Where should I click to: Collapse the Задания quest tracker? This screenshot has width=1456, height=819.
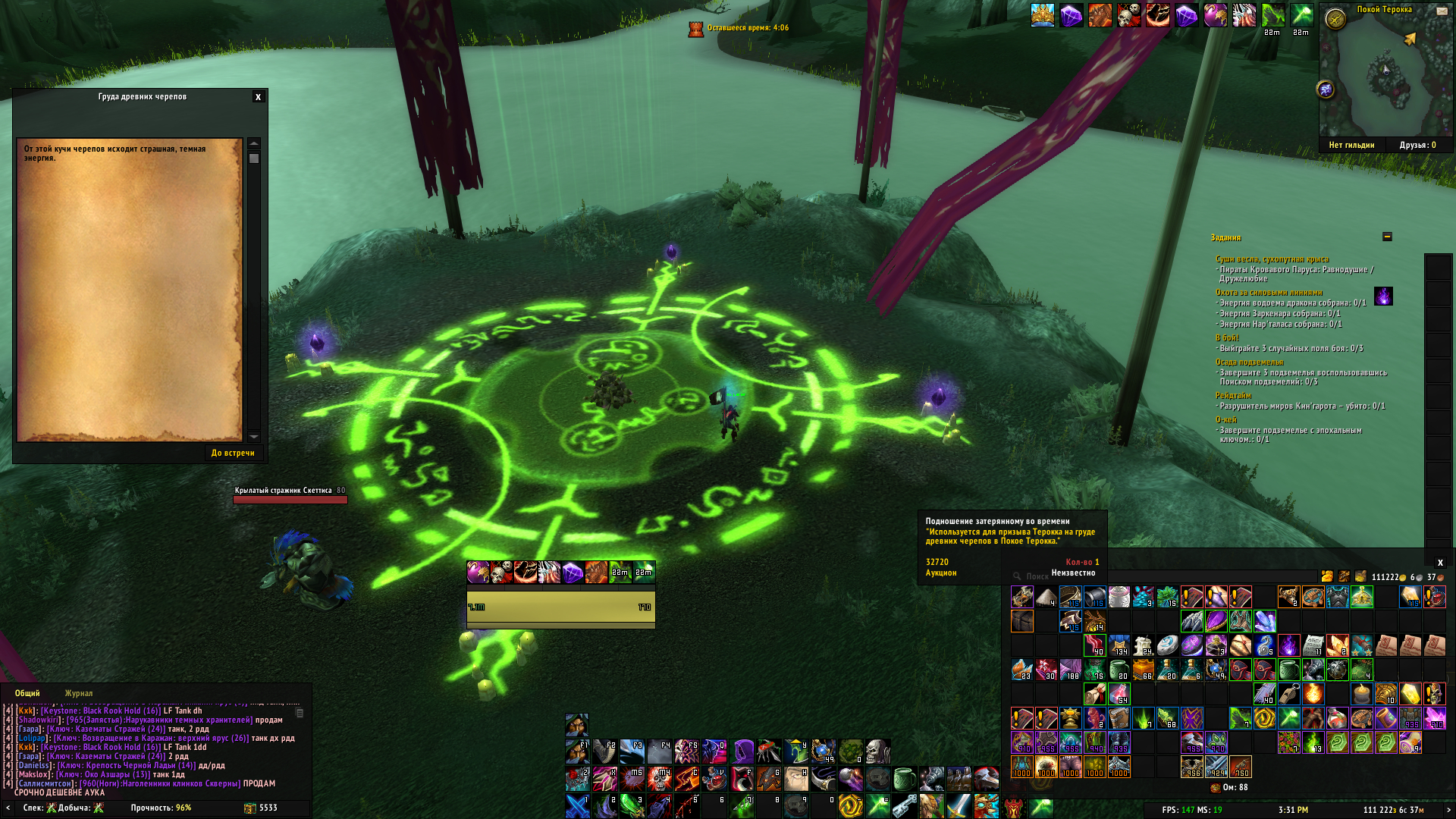tap(1387, 237)
